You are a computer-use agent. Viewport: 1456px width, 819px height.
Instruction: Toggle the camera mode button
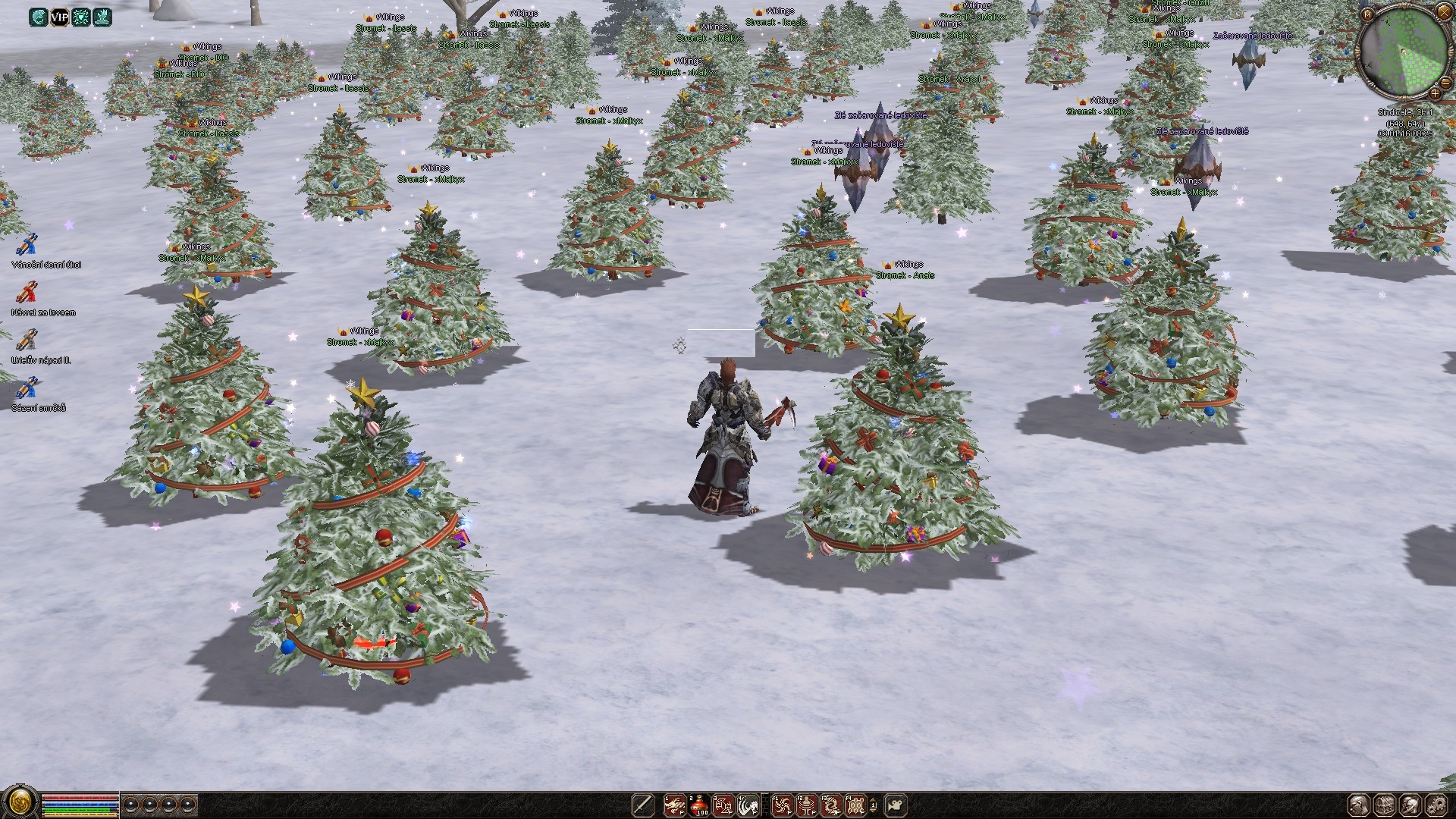coord(896,805)
